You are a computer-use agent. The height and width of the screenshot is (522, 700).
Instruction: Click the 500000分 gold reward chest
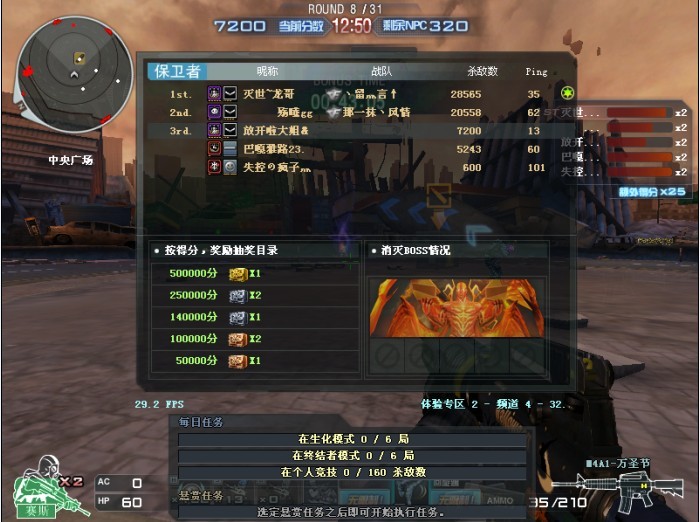(237, 274)
